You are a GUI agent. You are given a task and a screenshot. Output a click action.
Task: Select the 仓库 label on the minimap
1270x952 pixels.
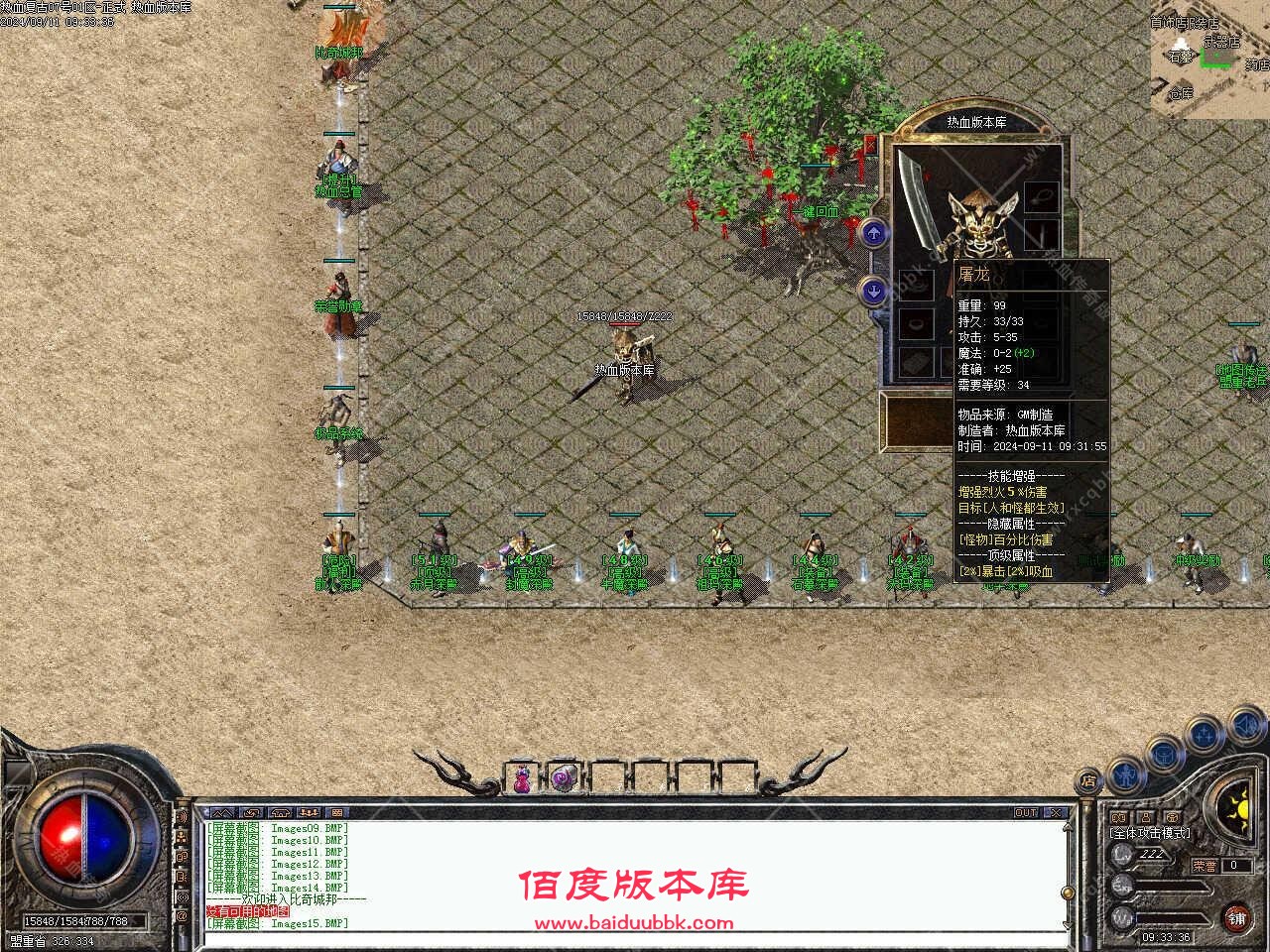[1181, 91]
